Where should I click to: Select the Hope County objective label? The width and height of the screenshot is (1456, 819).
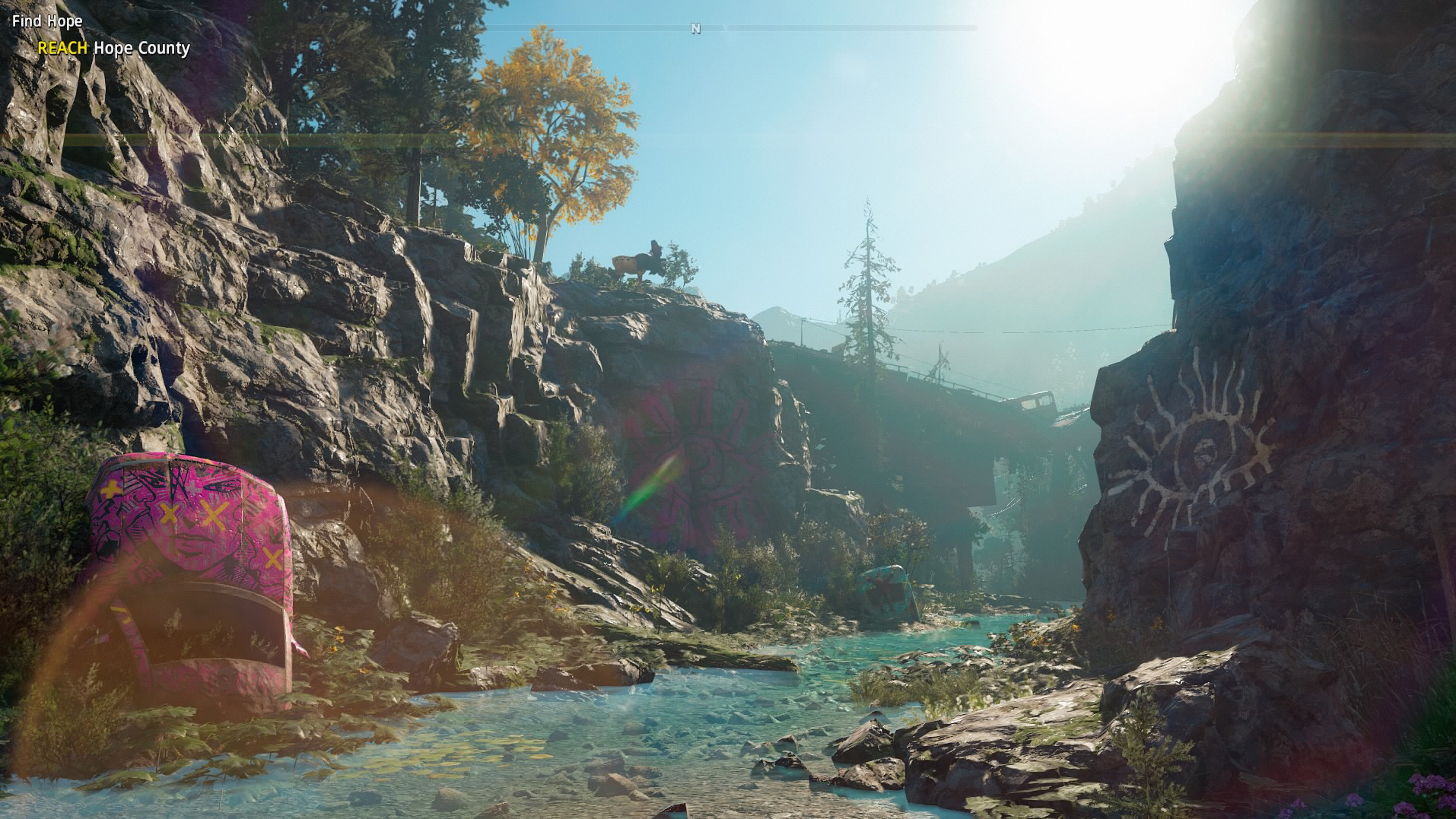(141, 48)
